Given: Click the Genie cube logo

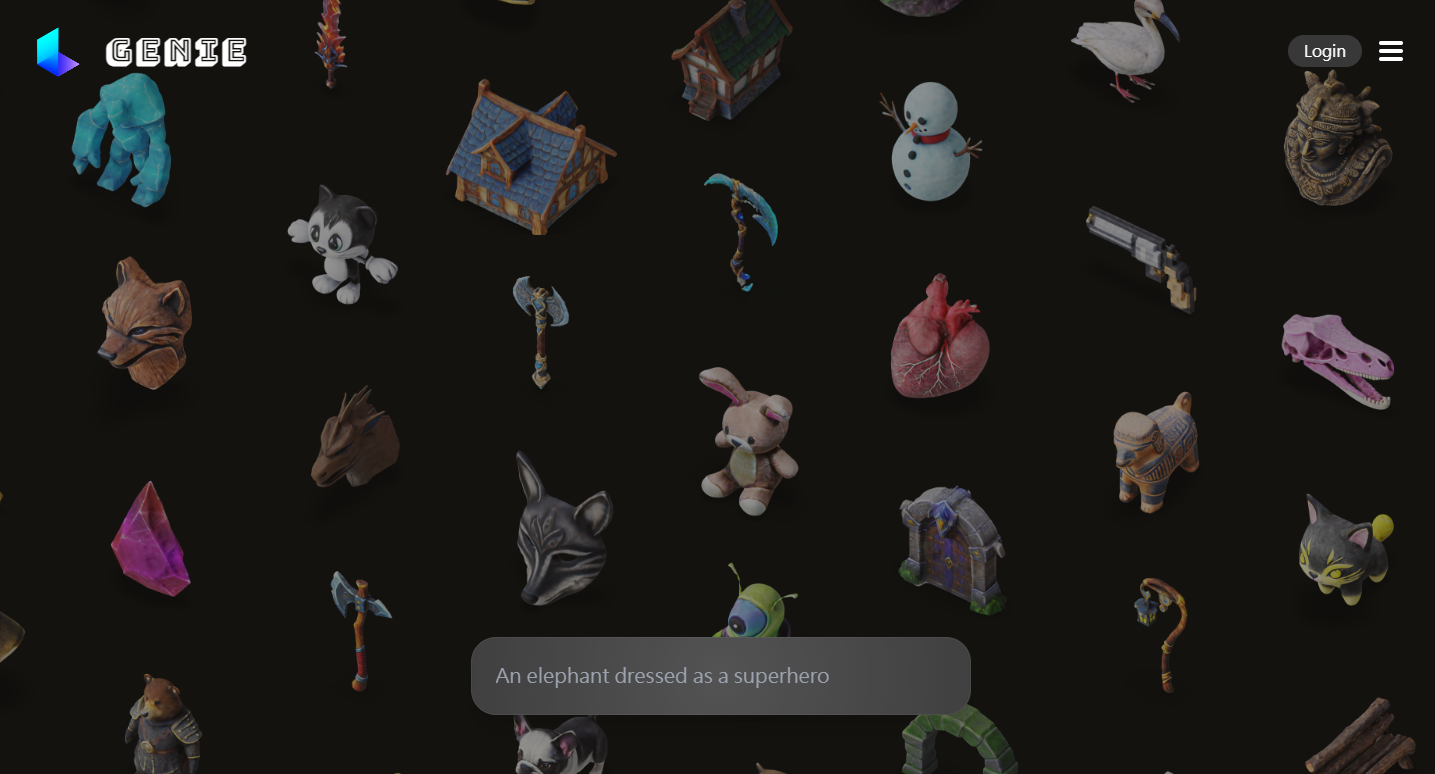Looking at the screenshot, I should point(57,51).
